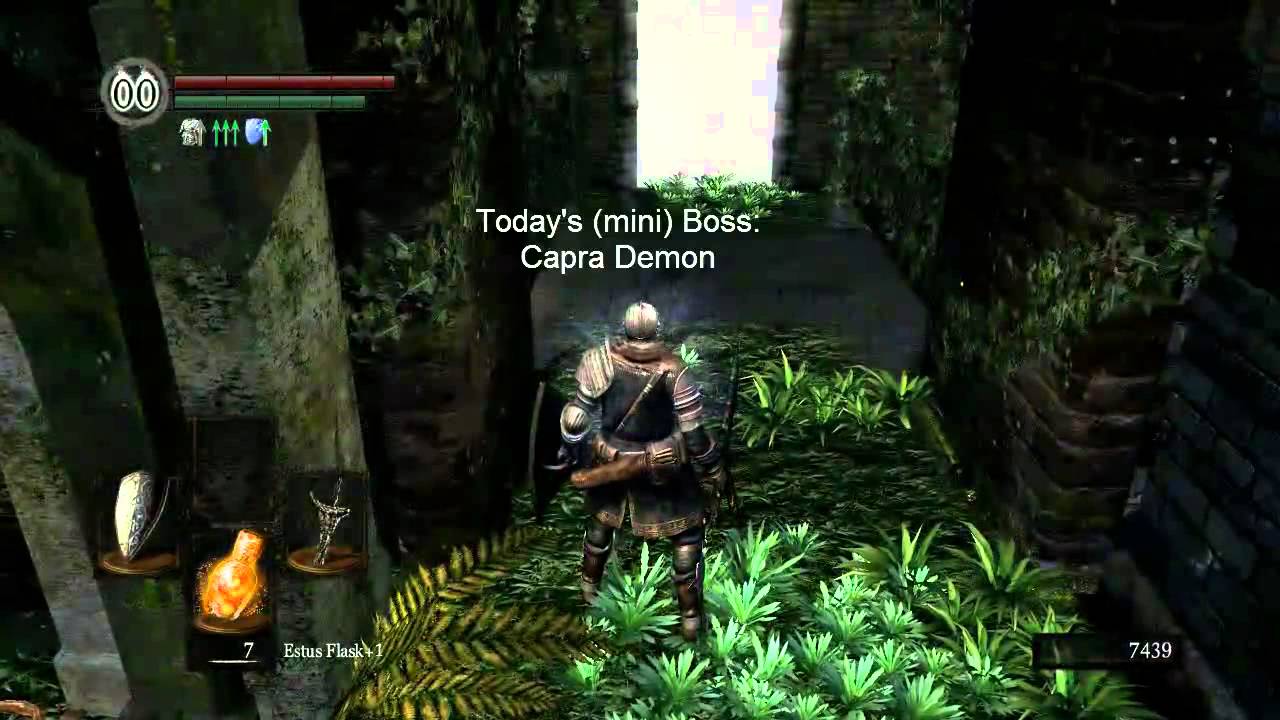Select the right-hand sword weapon slot
Screen dimensions: 1280x720
(x=326, y=520)
